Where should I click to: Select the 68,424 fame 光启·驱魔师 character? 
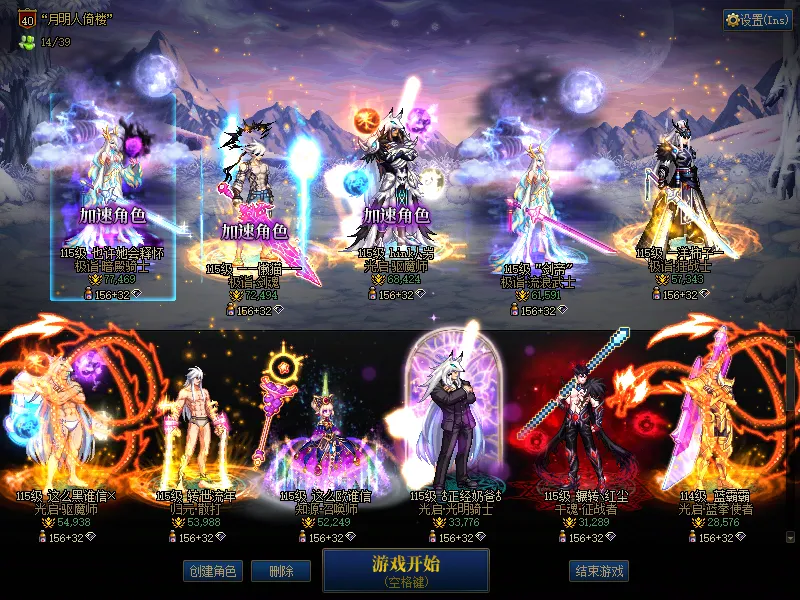tap(397, 190)
